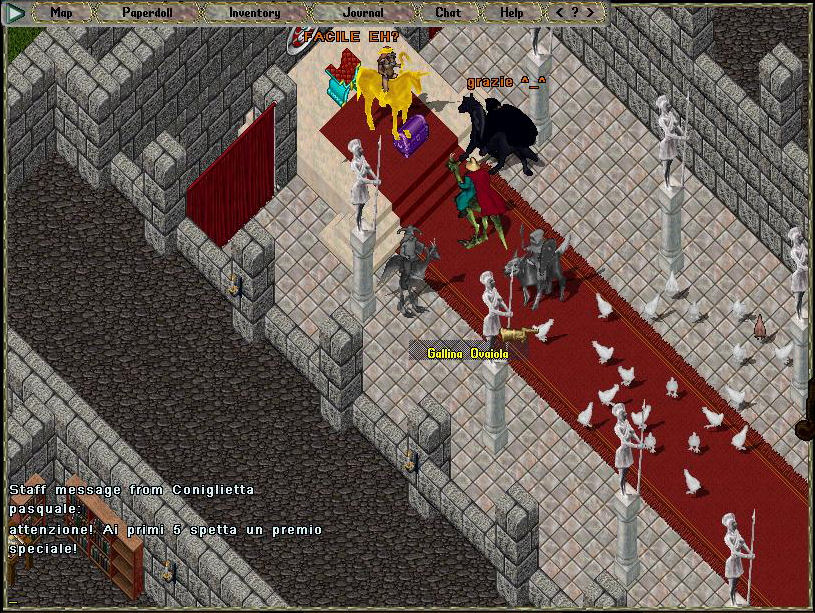Open the Help menu
Viewport: 815px width, 613px height.
tap(511, 13)
